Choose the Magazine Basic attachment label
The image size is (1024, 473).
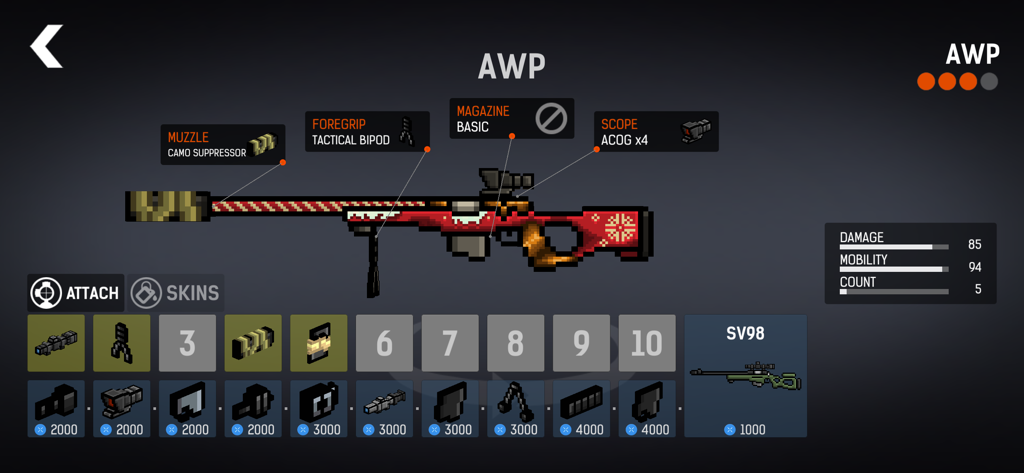(x=511, y=118)
